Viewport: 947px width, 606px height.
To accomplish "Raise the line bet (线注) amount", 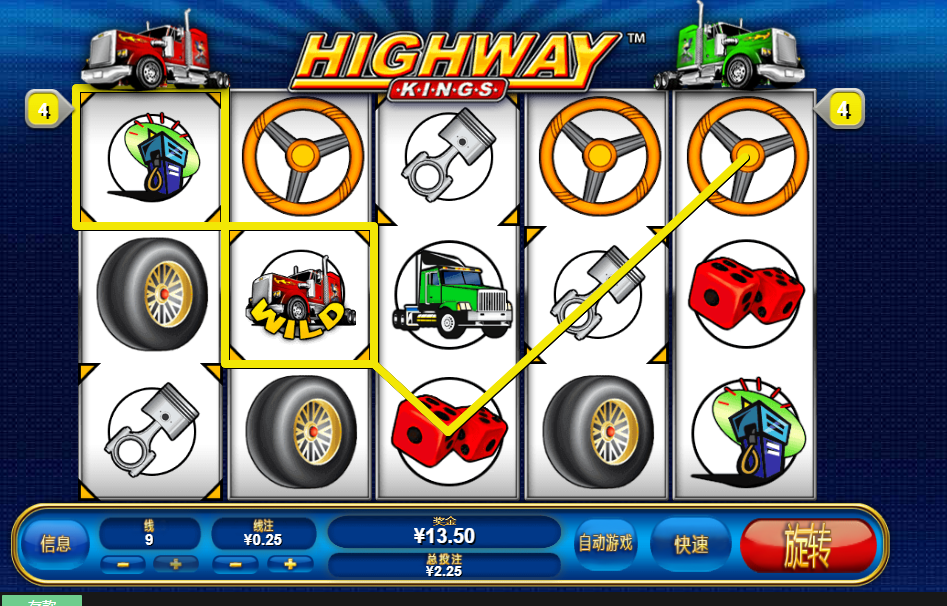I will click(x=290, y=564).
